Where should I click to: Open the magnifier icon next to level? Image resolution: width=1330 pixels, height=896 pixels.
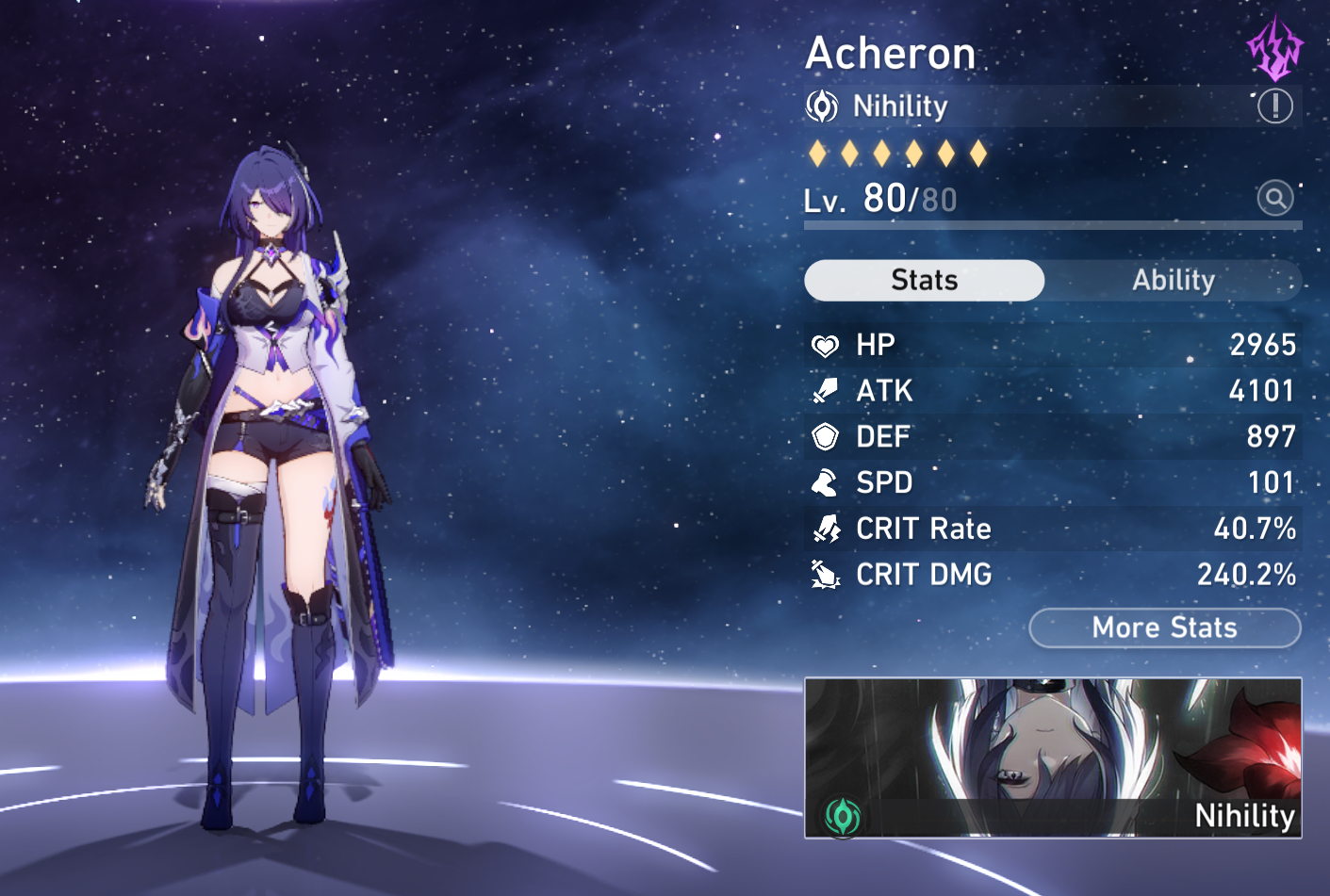point(1274,198)
